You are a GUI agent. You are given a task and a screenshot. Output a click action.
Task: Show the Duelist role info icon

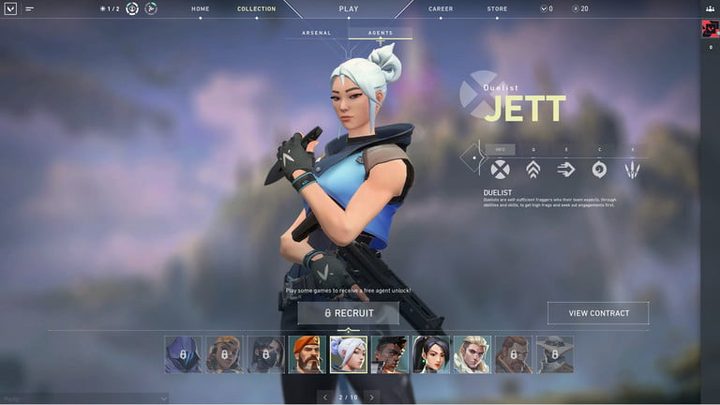(x=500, y=169)
